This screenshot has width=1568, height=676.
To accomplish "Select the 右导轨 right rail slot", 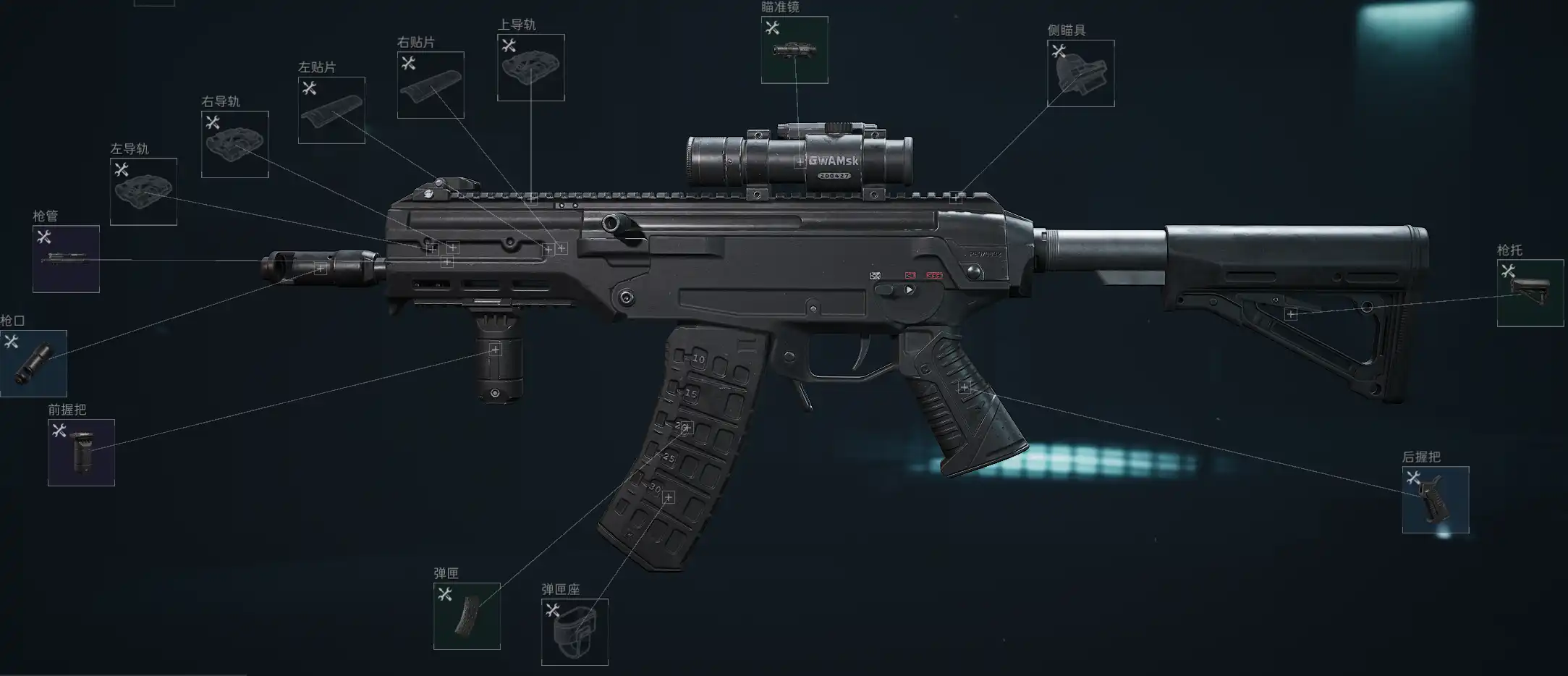I will pos(235,145).
